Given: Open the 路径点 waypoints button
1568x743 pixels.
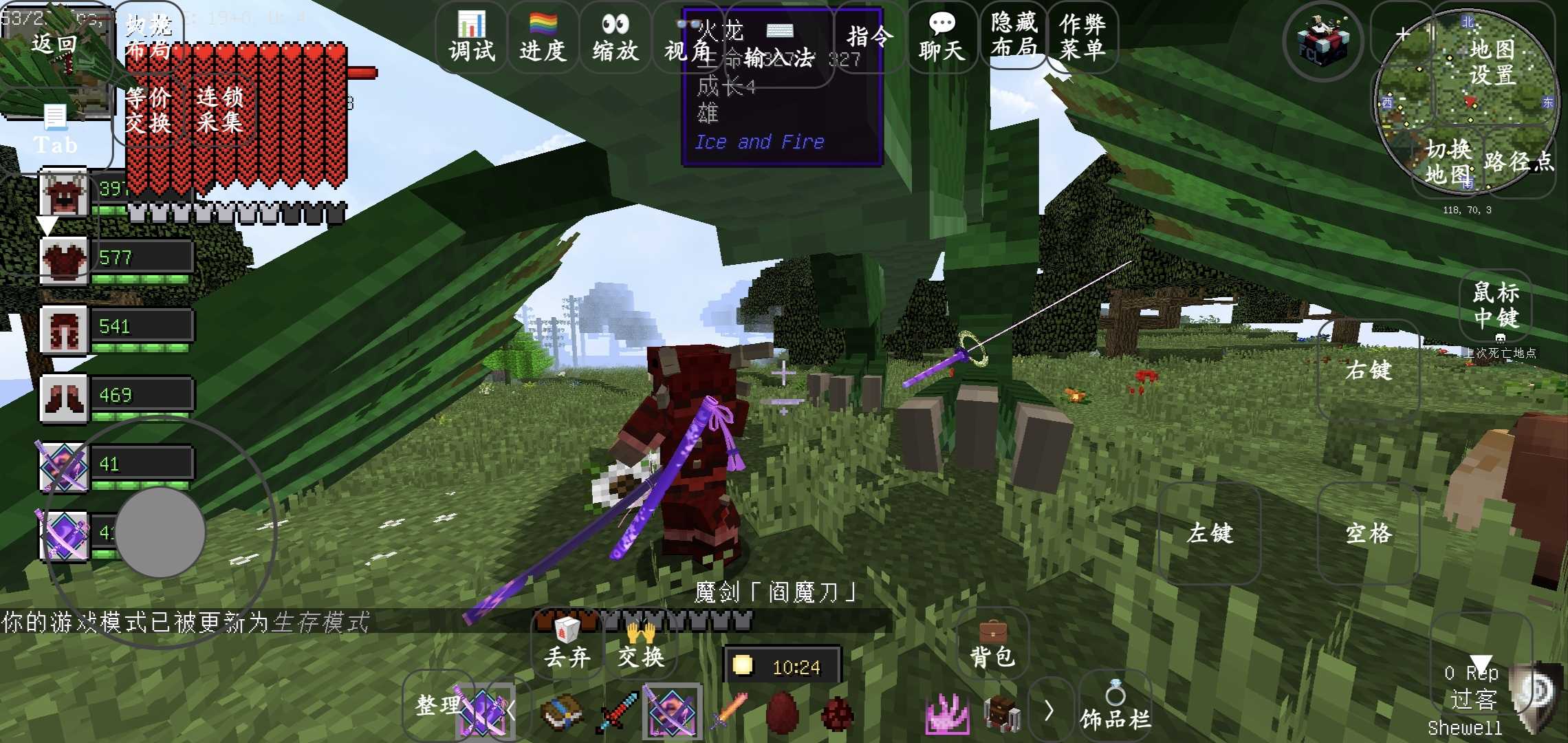Looking at the screenshot, I should pyautogui.click(x=1518, y=162).
